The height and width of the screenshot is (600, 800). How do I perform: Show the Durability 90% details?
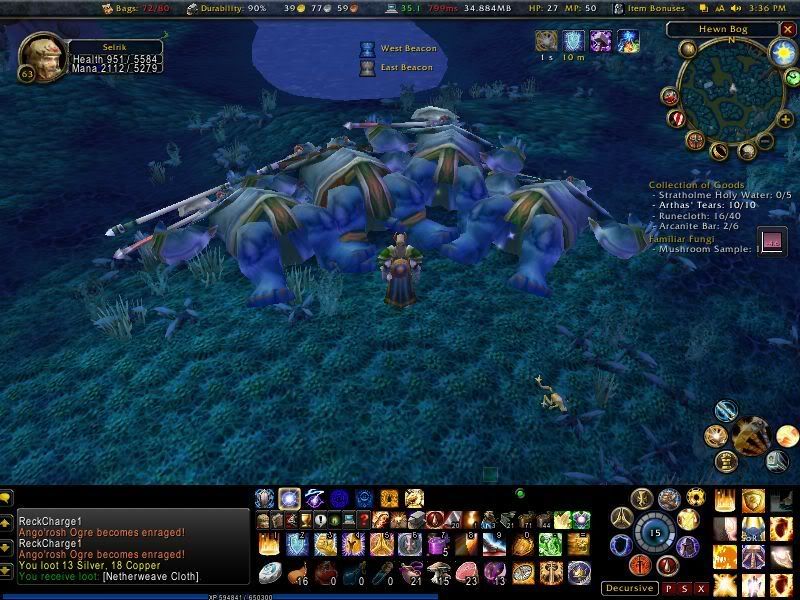(231, 9)
